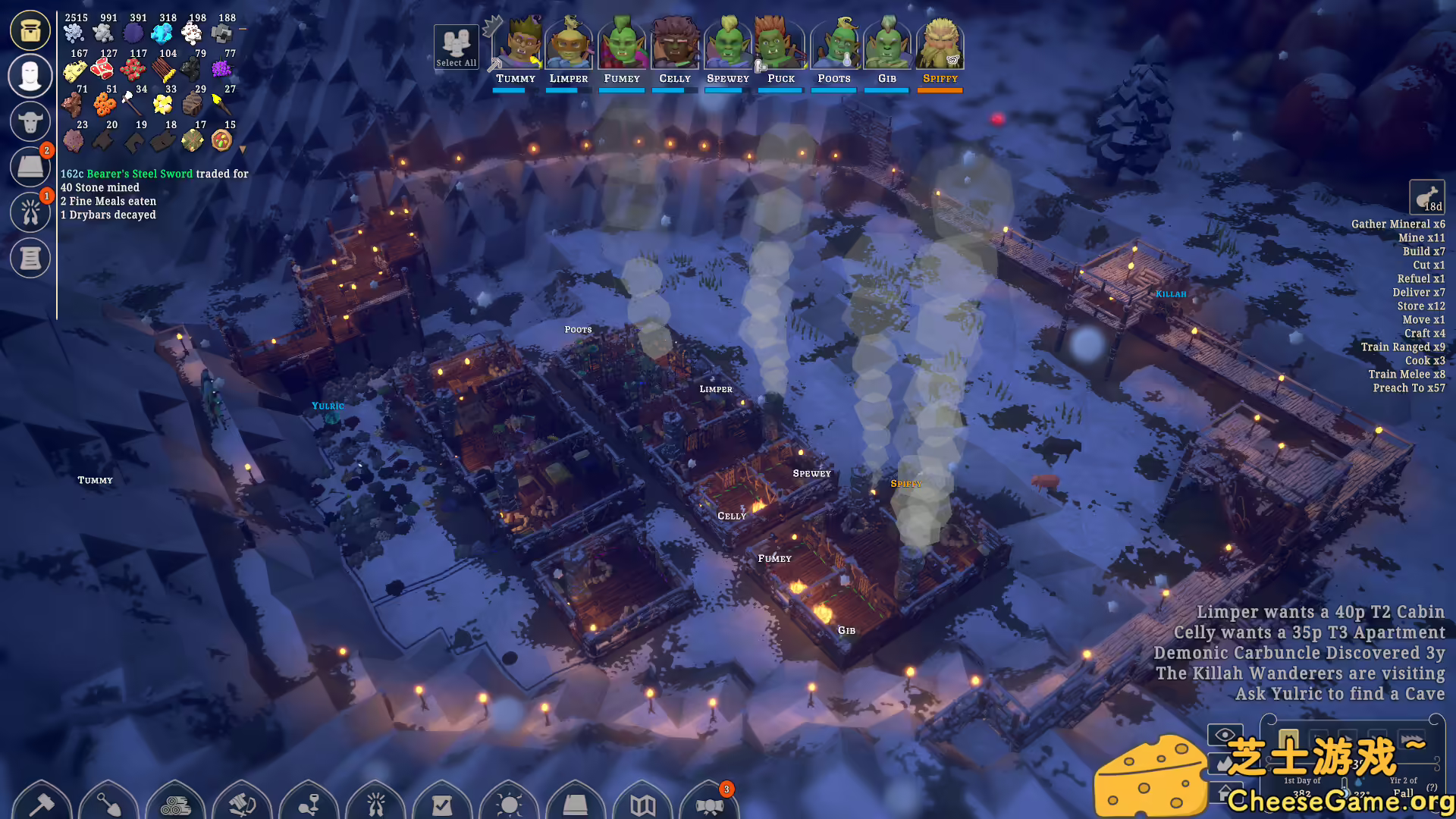Toggle the eye visibility button
1456x819 pixels.
[x=1225, y=734]
